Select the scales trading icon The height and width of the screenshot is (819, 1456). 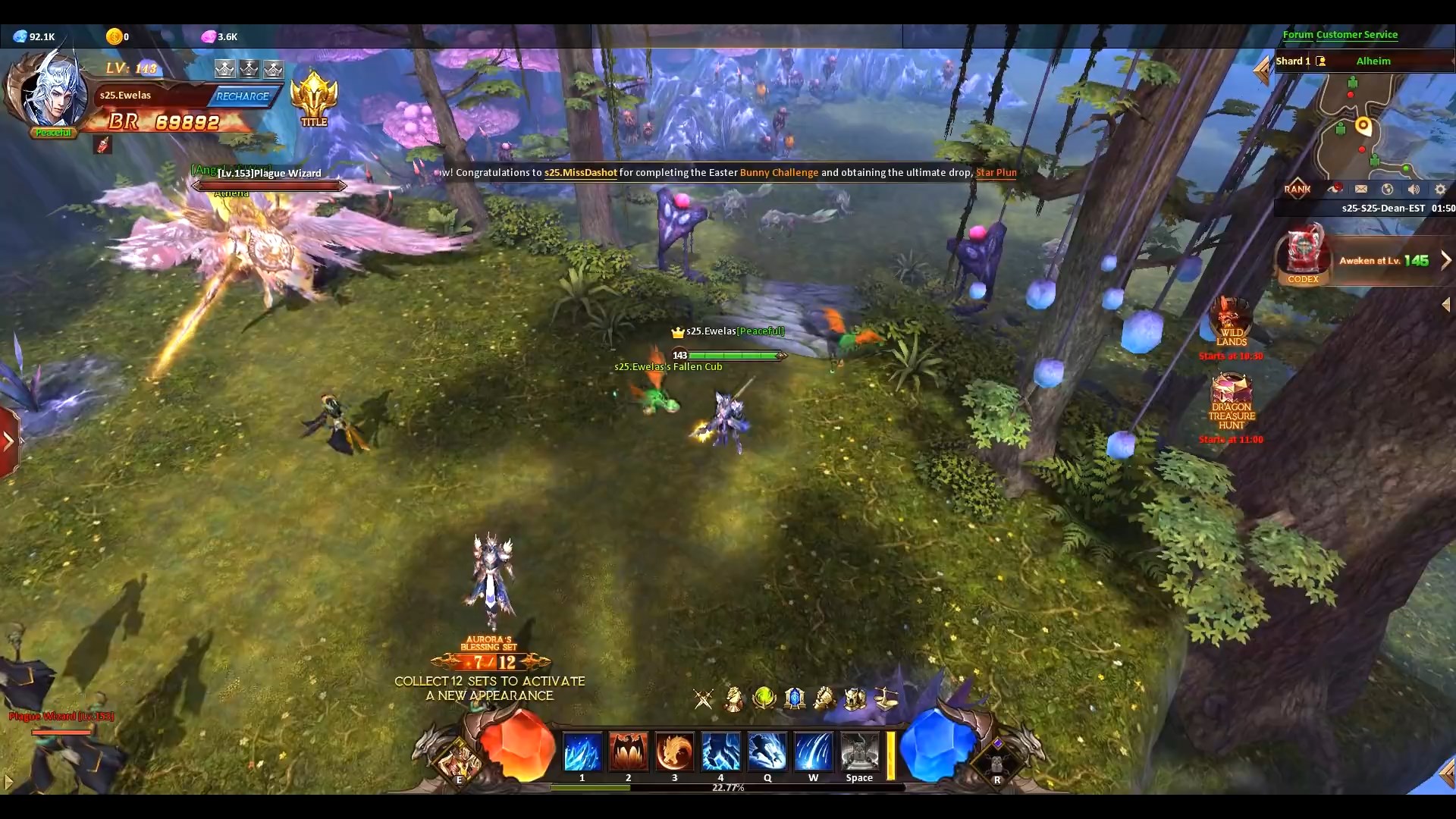884,699
